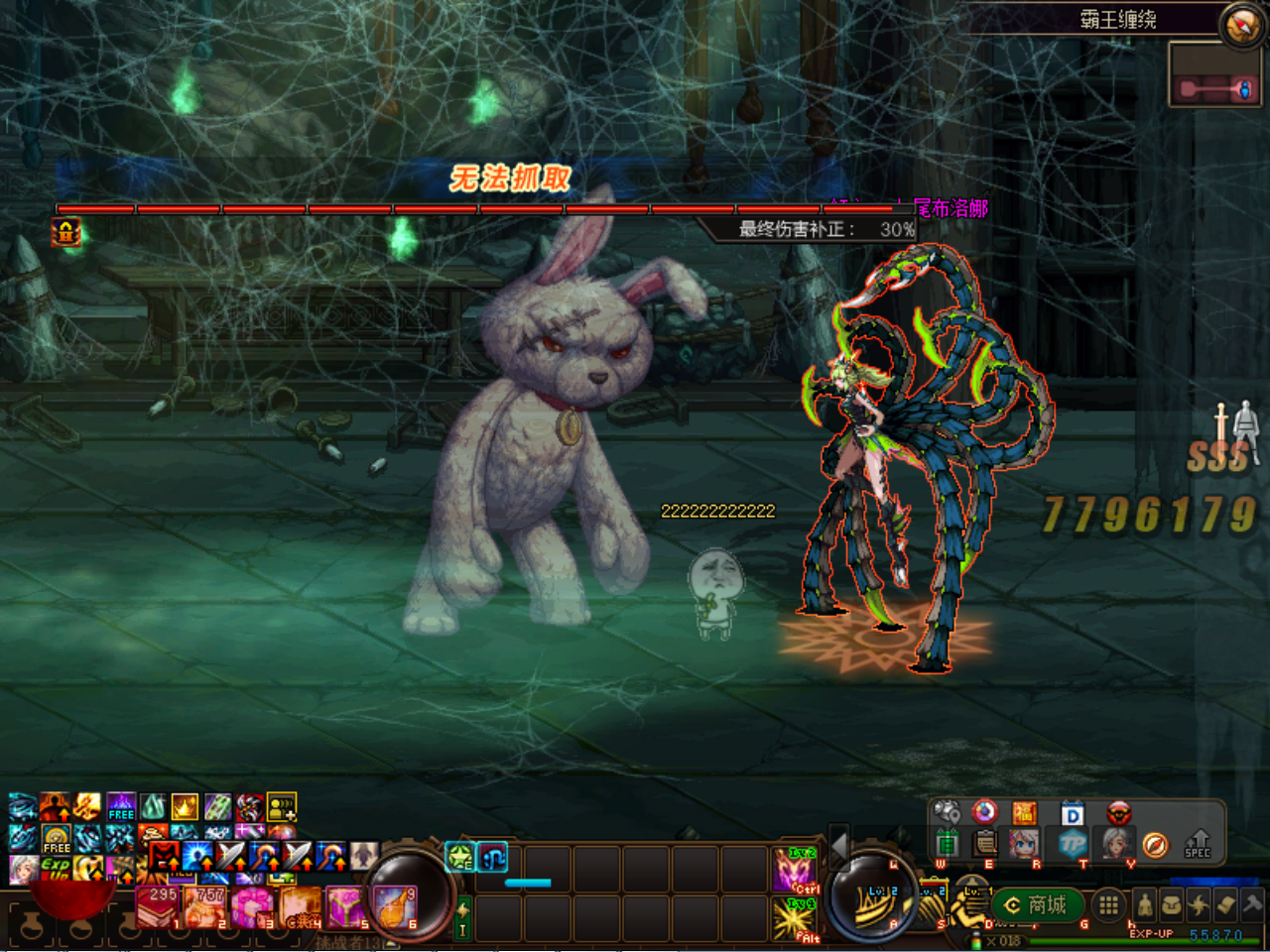This screenshot has width=1270, height=952.
Task: Open the TP hexagon menu icon
Action: [x=1073, y=844]
